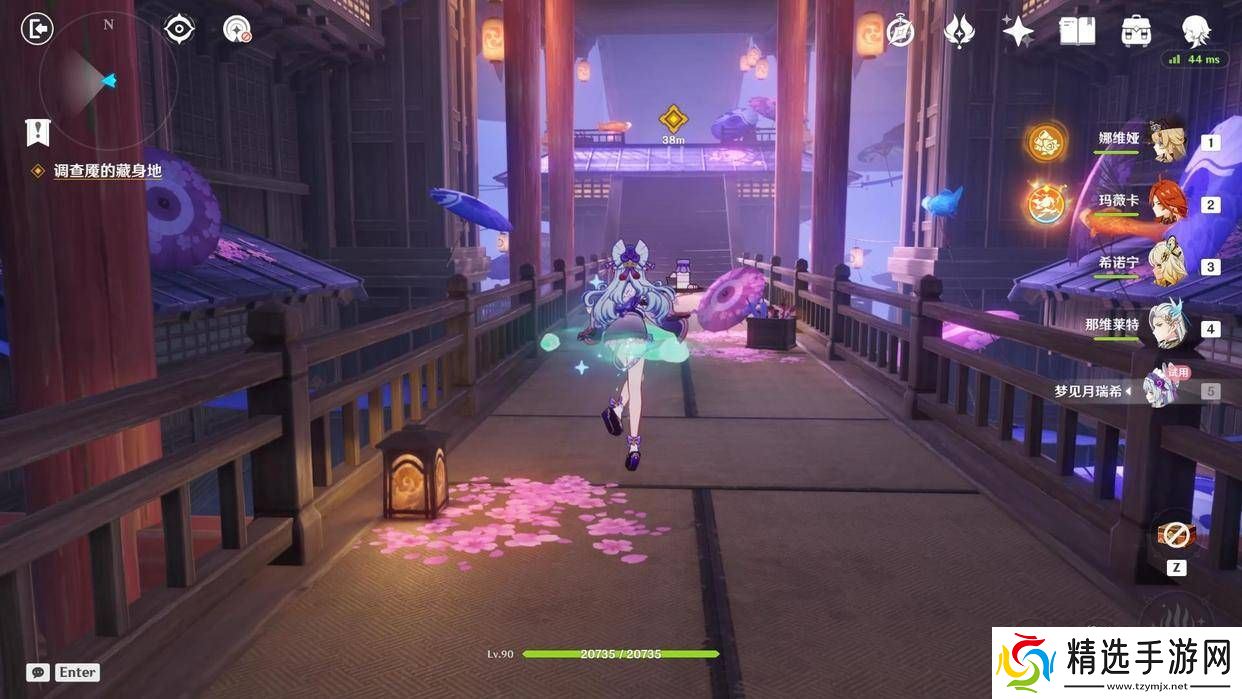
Task: Open the book handbook icon
Action: click(1077, 31)
